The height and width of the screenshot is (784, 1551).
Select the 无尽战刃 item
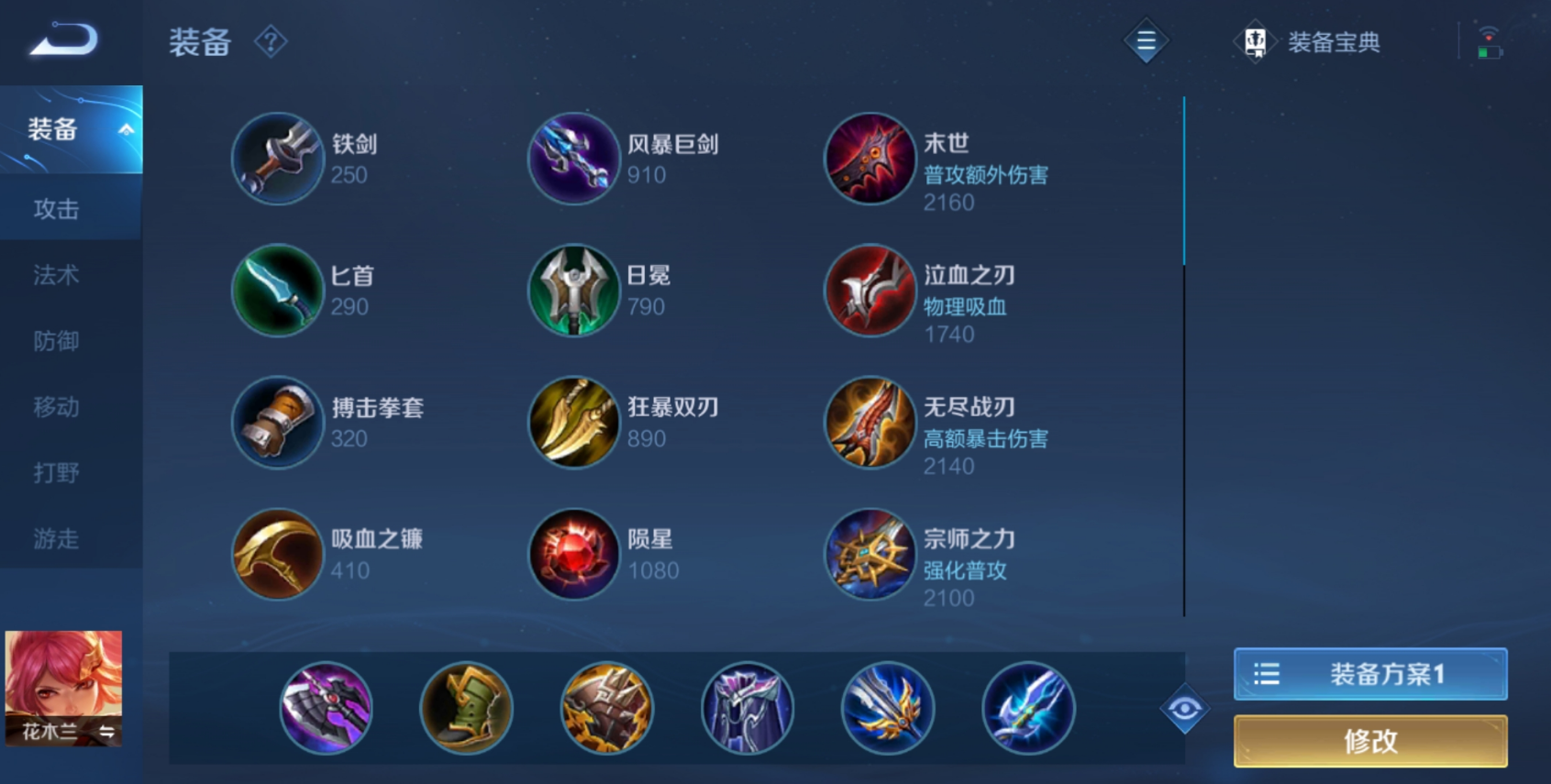click(870, 423)
